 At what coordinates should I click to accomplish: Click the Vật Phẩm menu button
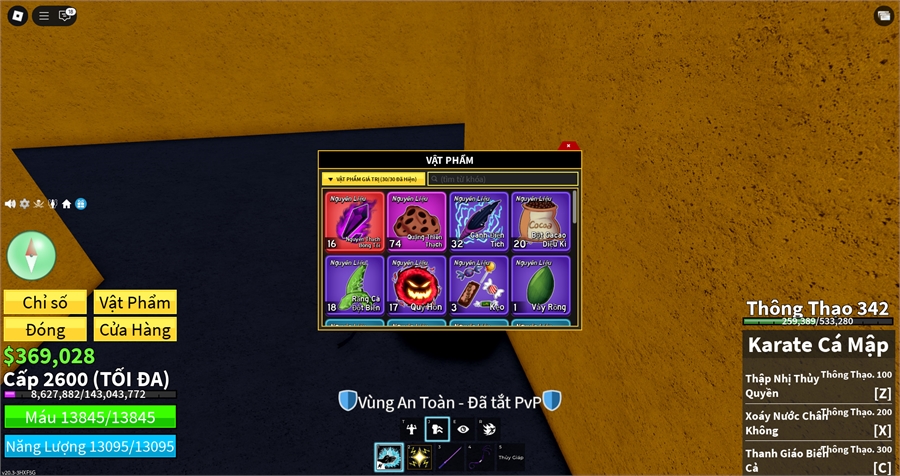[x=135, y=303]
